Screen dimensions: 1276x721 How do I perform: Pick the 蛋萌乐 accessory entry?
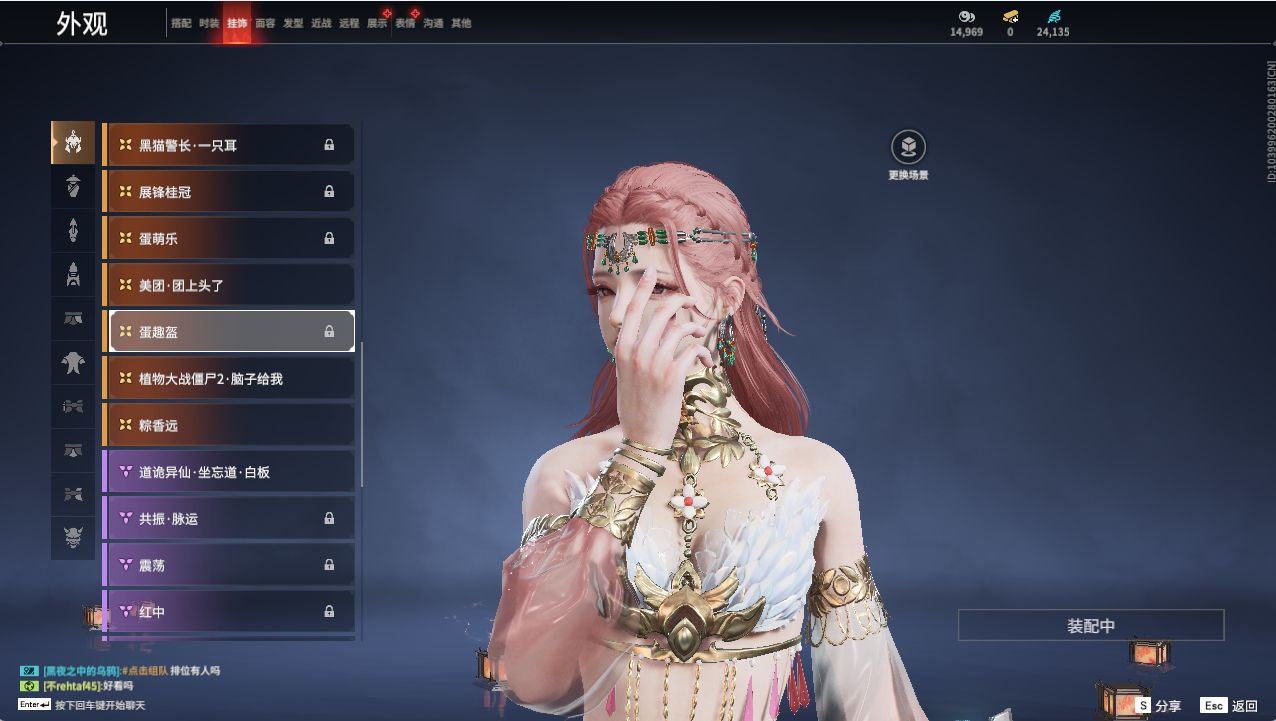point(229,238)
